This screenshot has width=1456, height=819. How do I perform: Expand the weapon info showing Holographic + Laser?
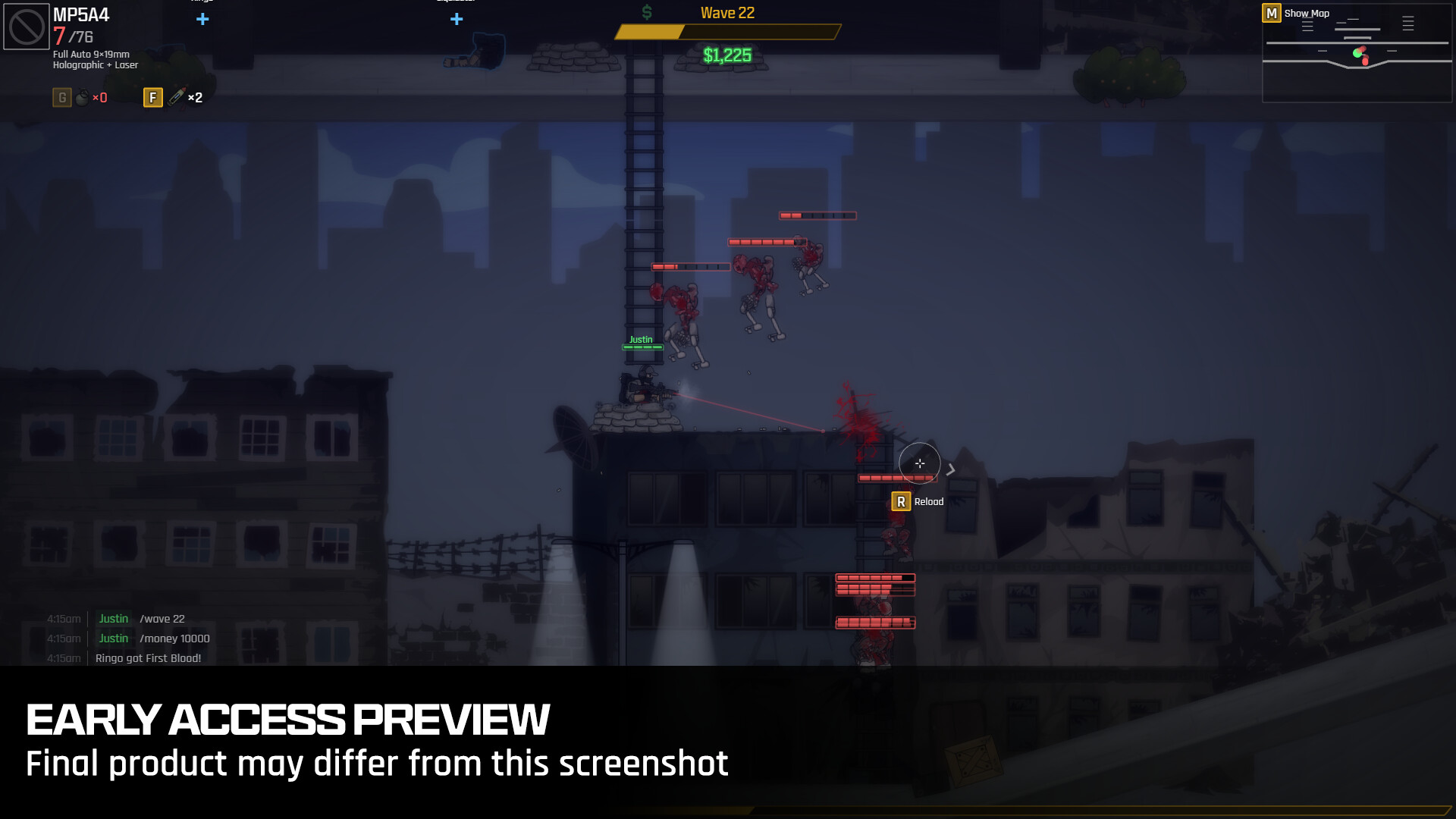[94, 65]
